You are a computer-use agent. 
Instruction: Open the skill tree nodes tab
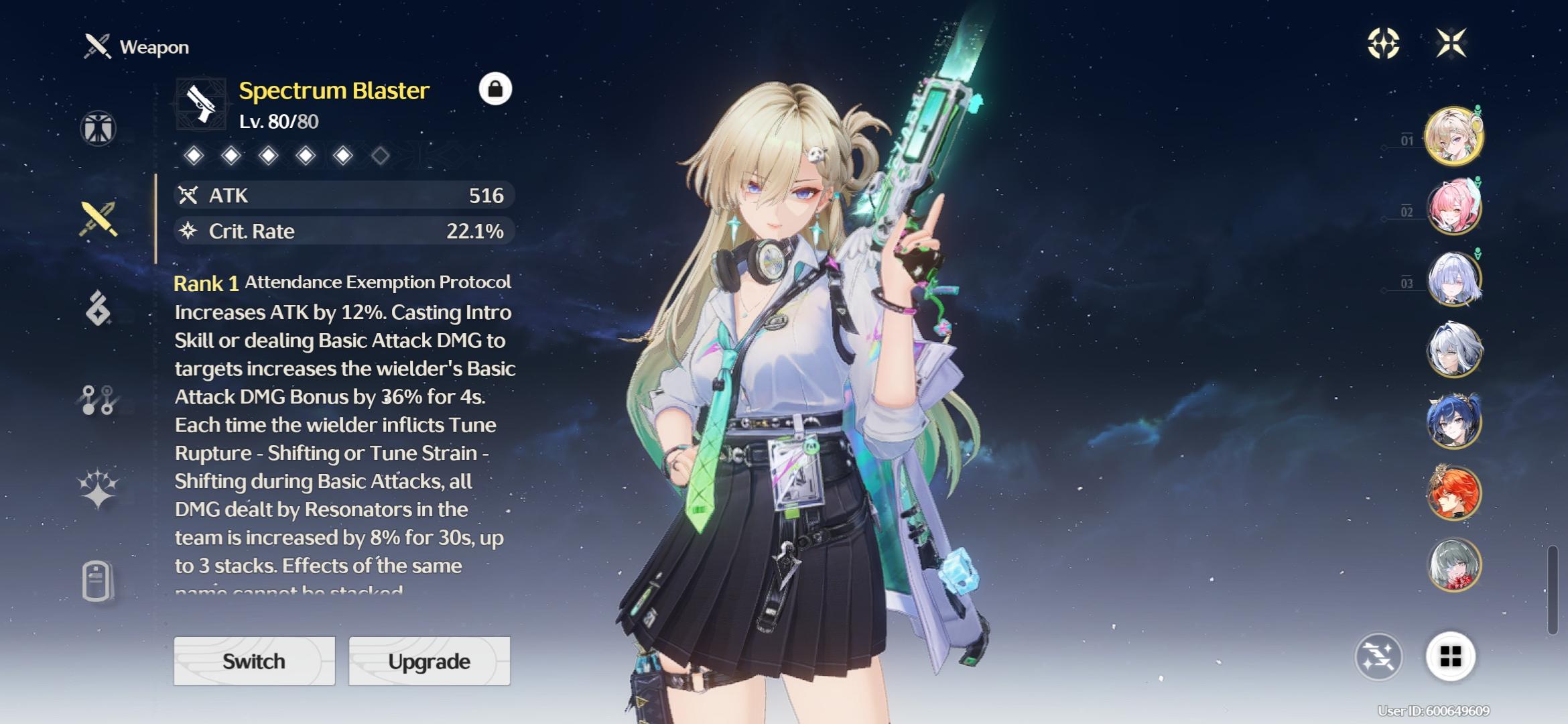pos(99,400)
